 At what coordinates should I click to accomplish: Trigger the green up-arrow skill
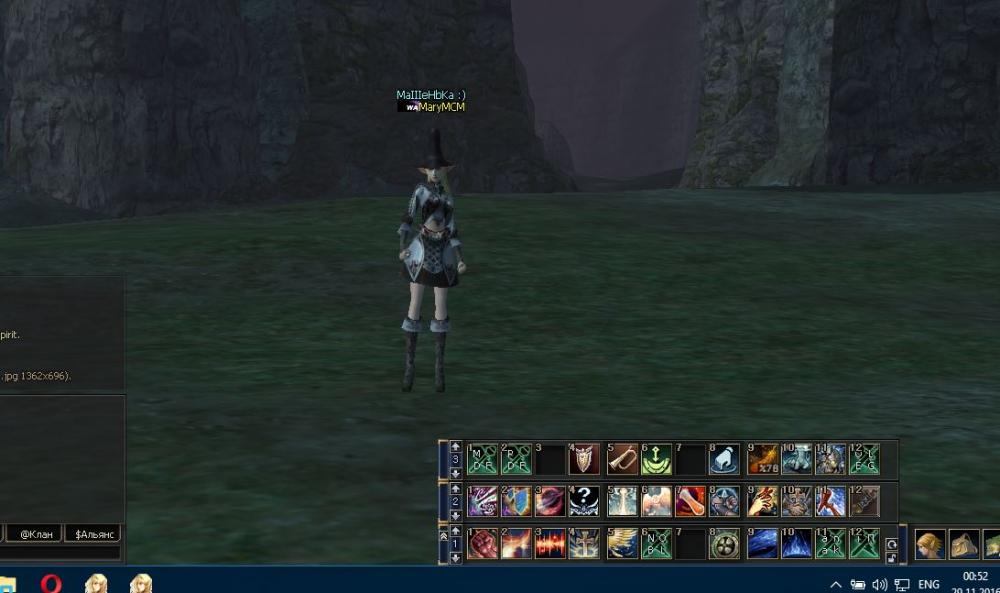(x=656, y=459)
